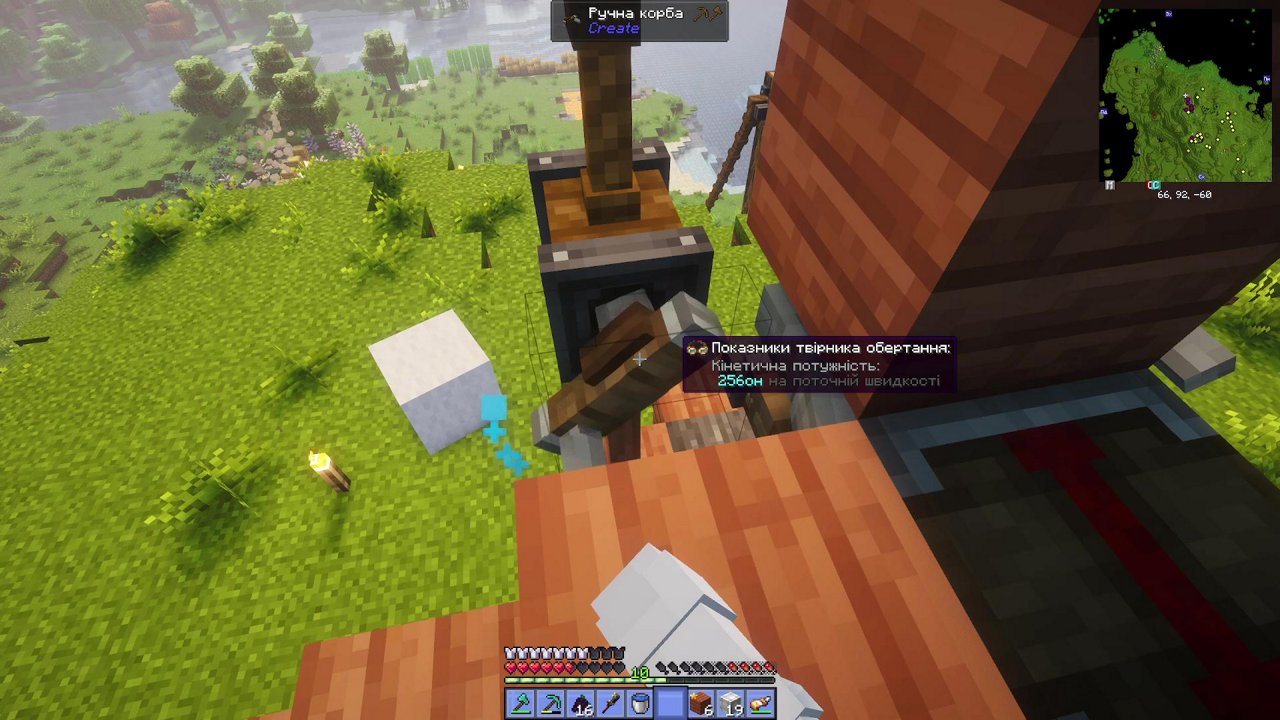This screenshot has height=720, width=1280.
Task: Select the pickaxe in the hotbar
Action: [550, 702]
